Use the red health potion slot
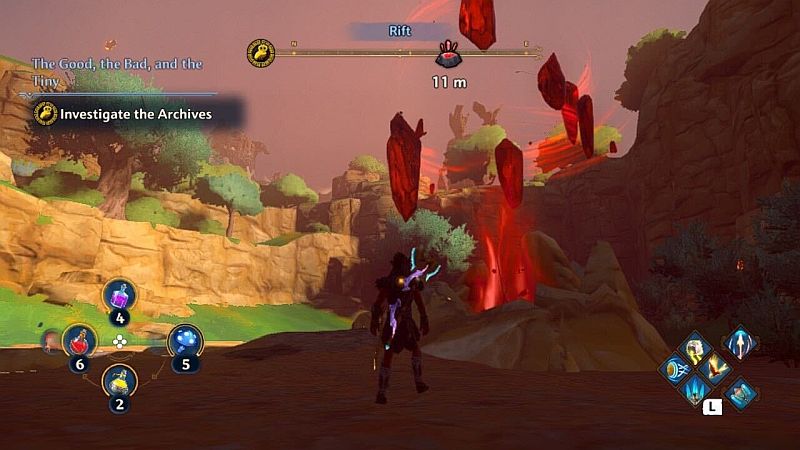Viewport: 800px width, 450px height. pyautogui.click(x=80, y=342)
